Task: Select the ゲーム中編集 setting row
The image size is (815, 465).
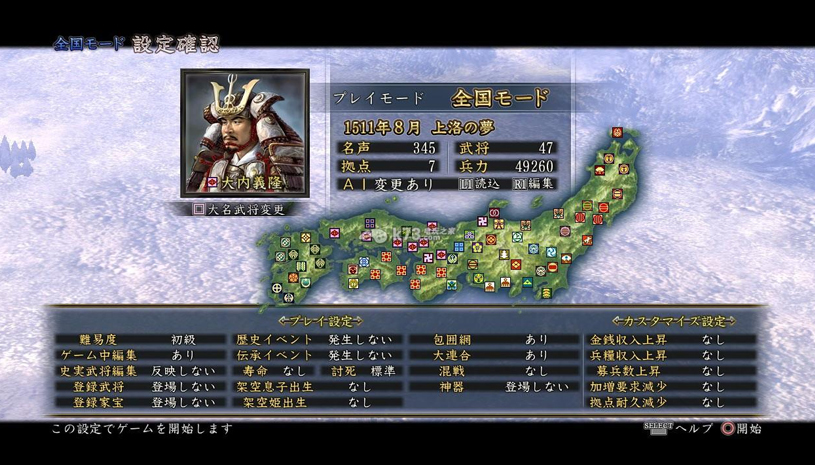Action: click(x=138, y=355)
